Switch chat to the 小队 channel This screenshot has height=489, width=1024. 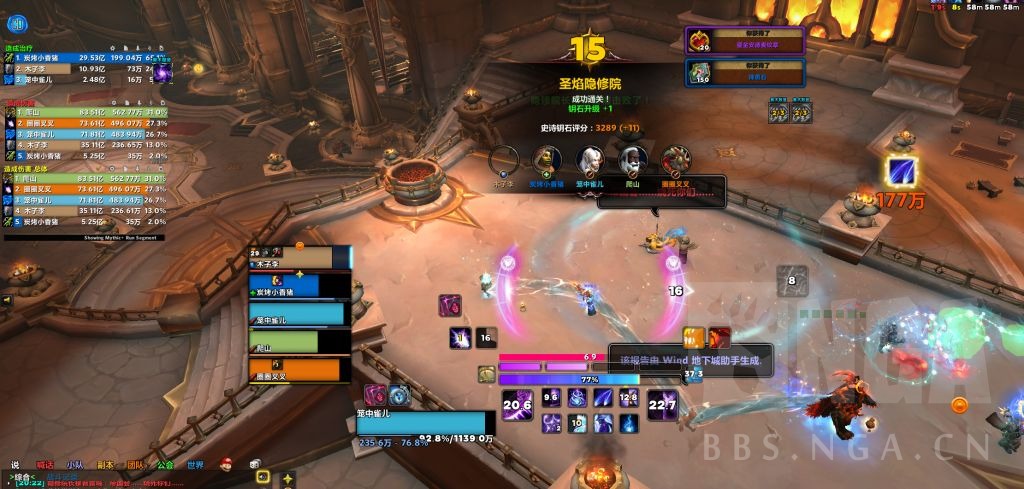[x=75, y=465]
